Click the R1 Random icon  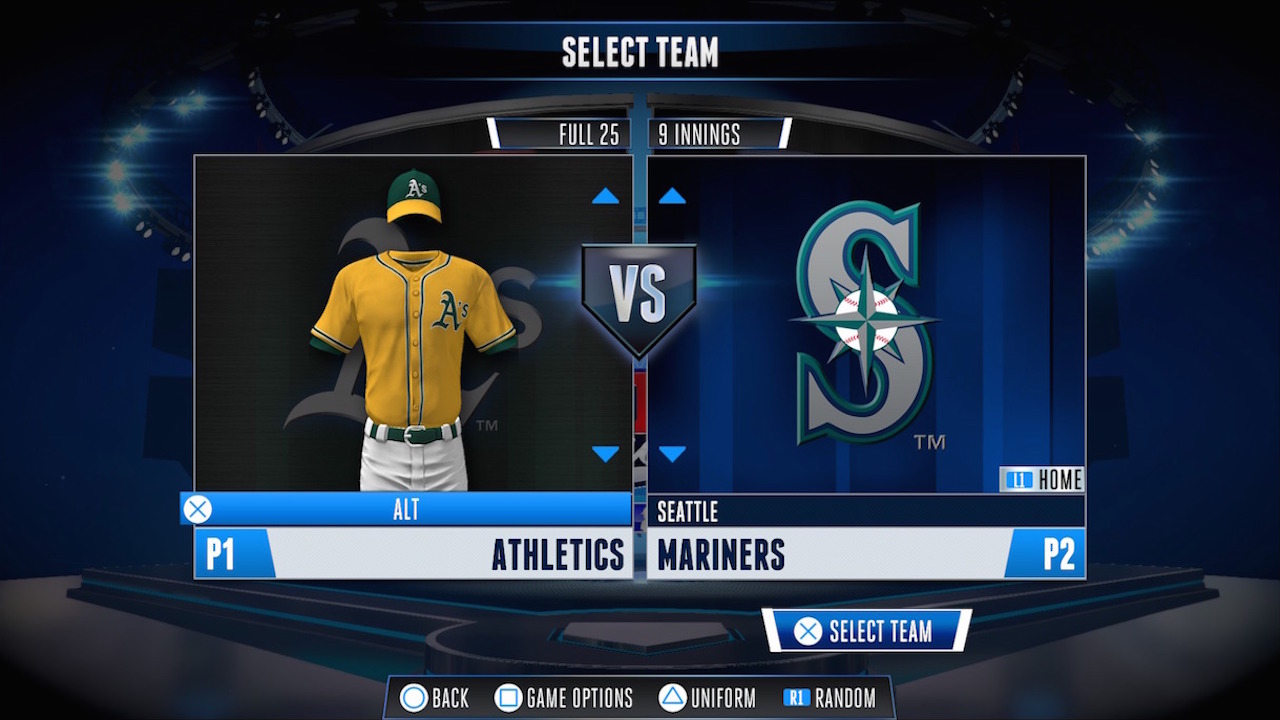point(795,698)
